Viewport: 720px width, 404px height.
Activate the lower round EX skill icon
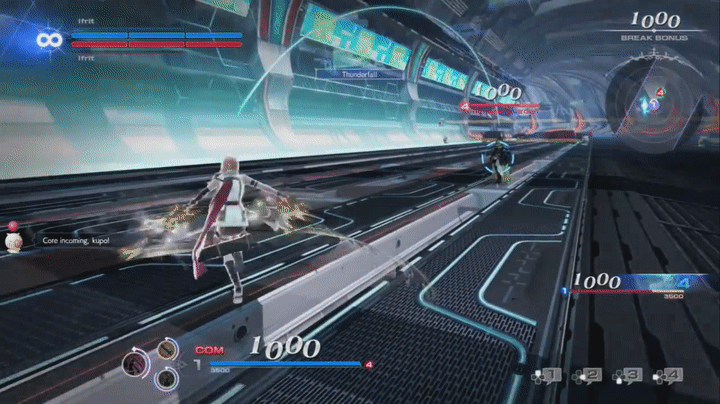[167, 378]
